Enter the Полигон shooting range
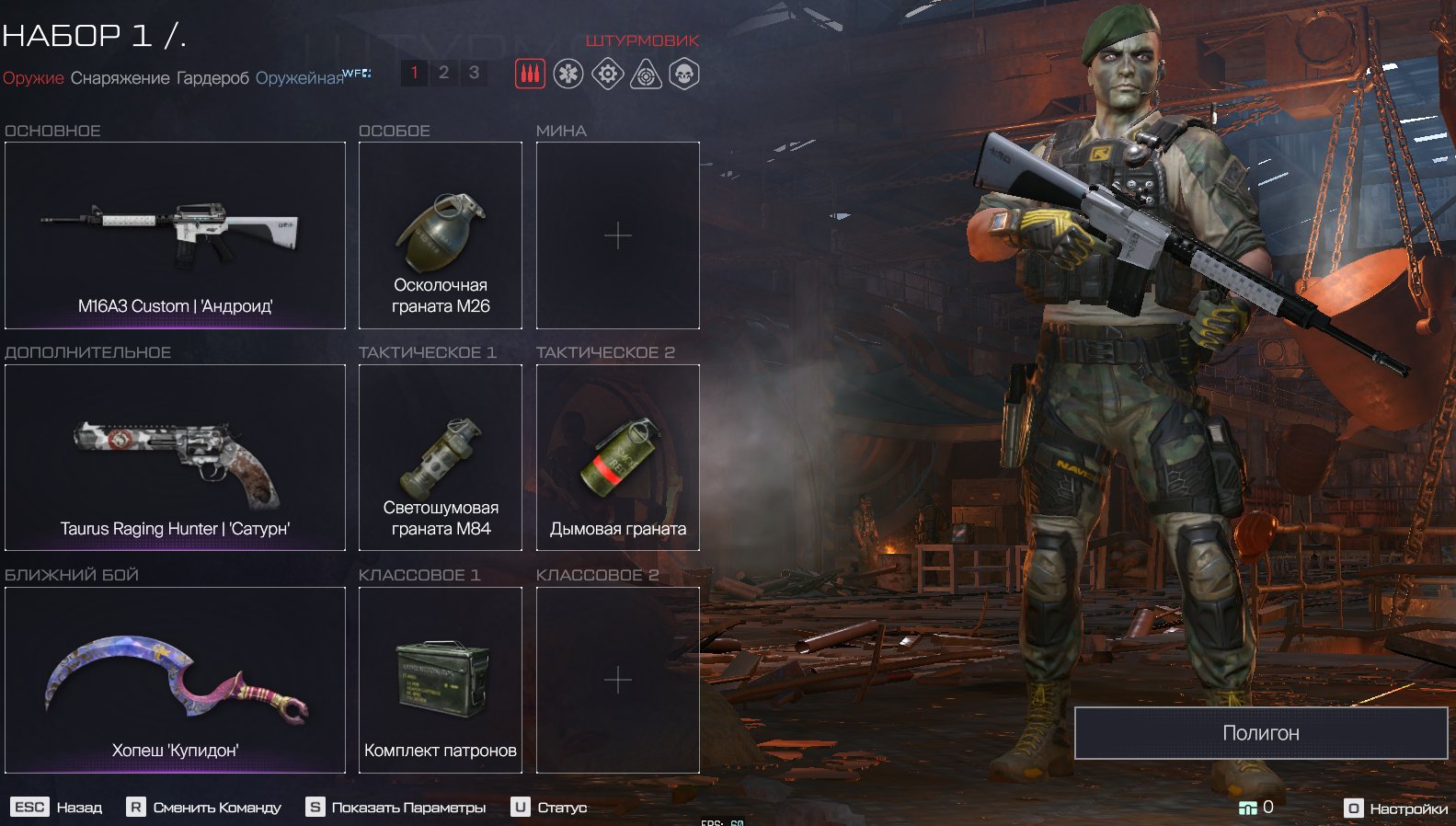 coord(1261,733)
